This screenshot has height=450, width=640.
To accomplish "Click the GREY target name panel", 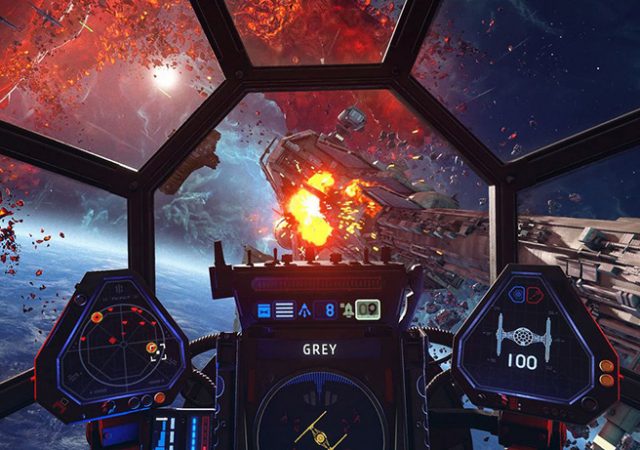I will coord(320,350).
